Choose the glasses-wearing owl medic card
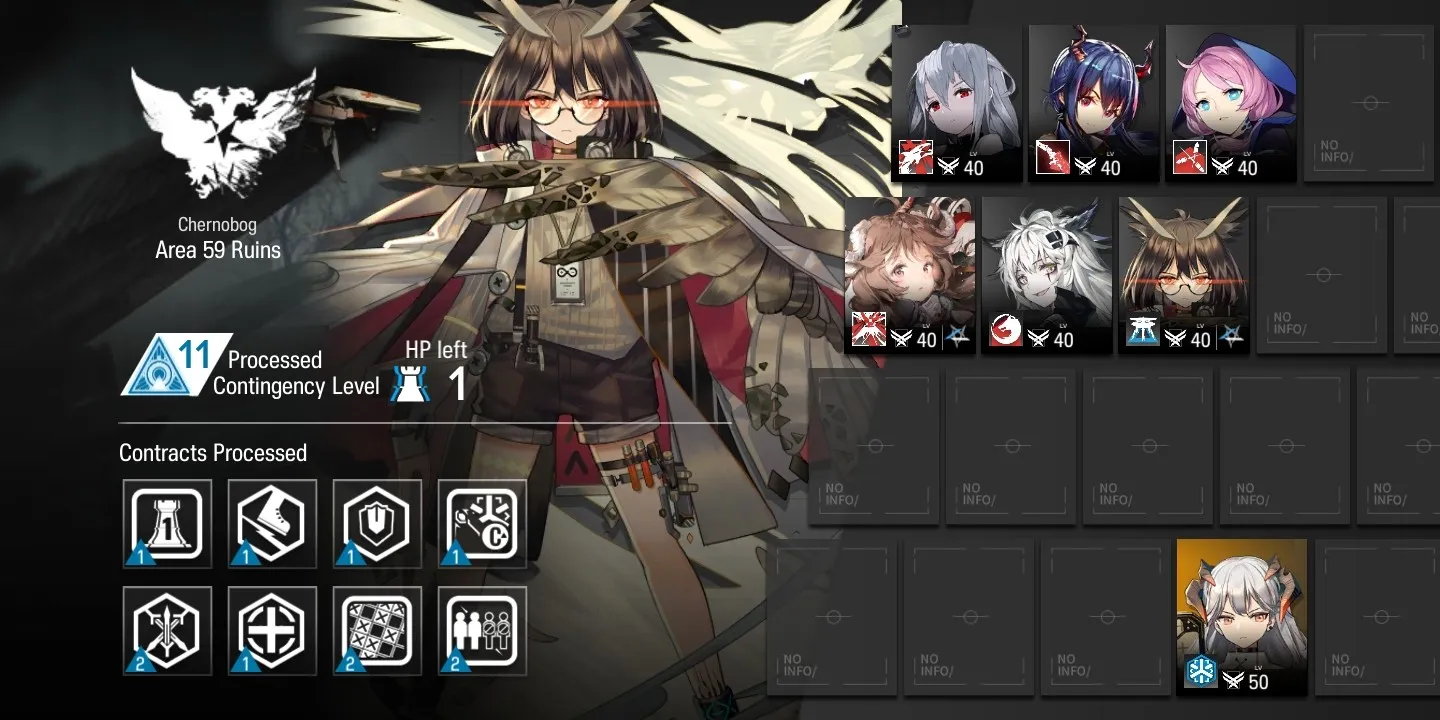The image size is (1440, 720). pos(1184,275)
